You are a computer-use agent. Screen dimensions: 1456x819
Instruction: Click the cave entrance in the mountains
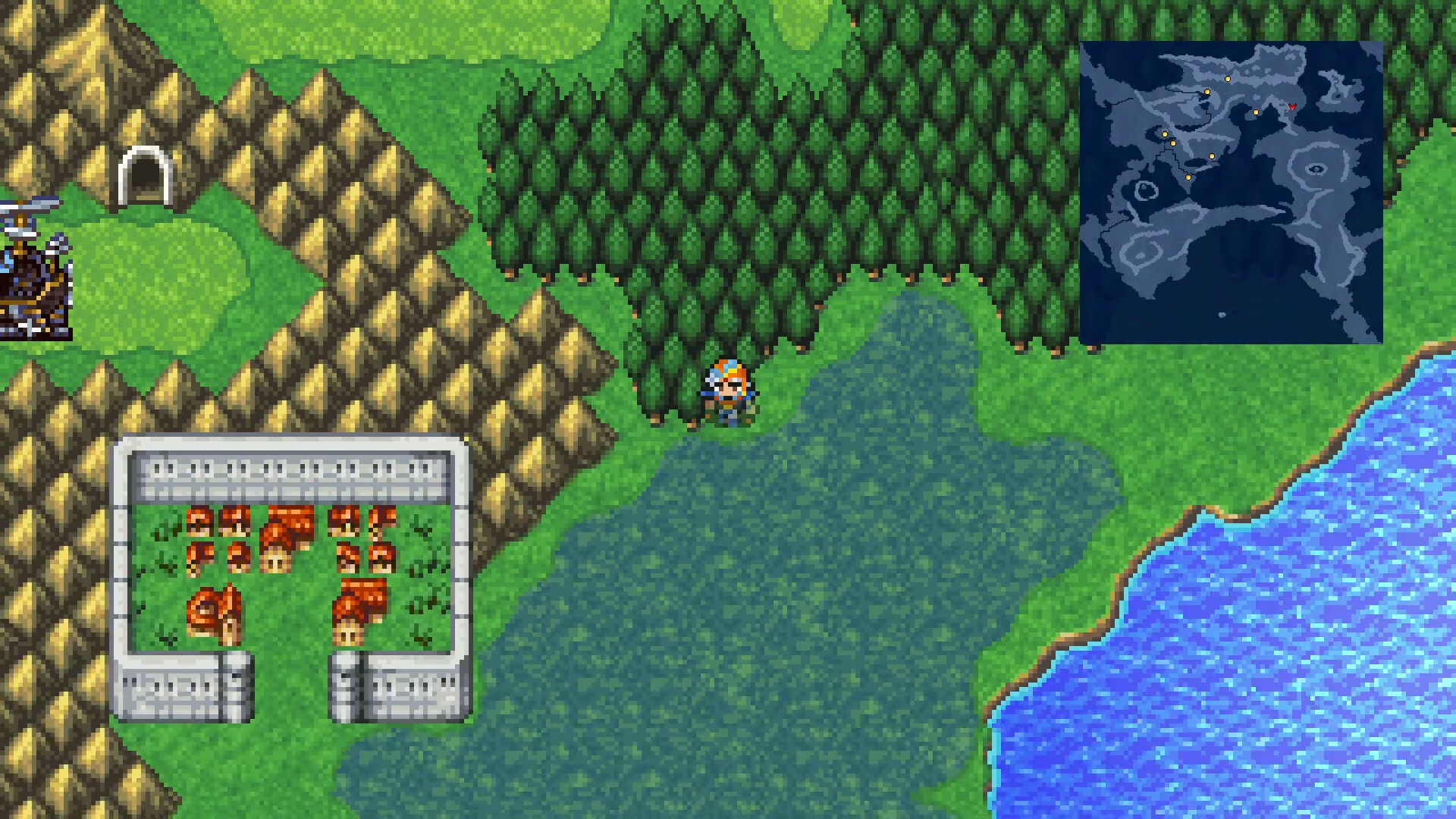145,173
